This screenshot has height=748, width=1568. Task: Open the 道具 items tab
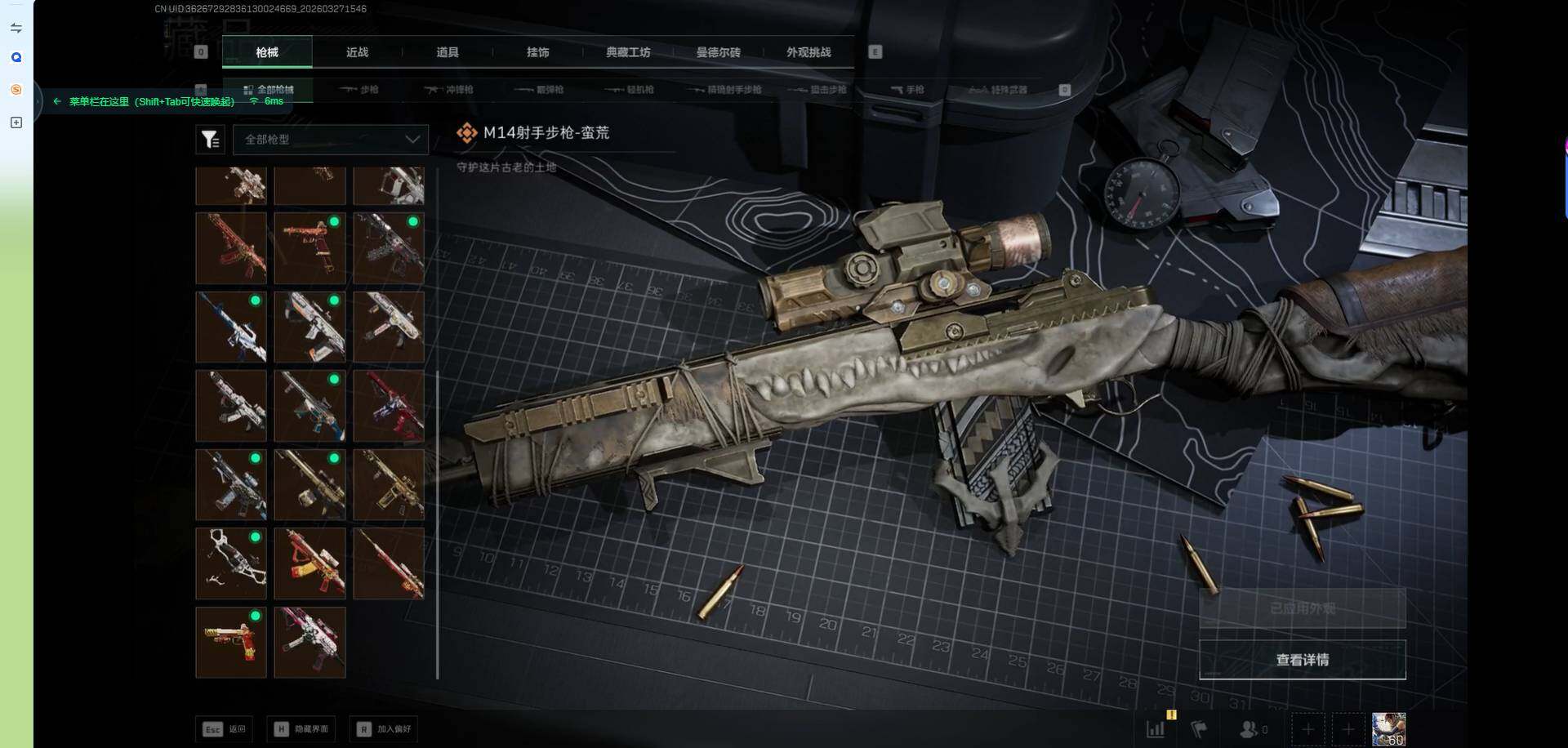pos(447,52)
